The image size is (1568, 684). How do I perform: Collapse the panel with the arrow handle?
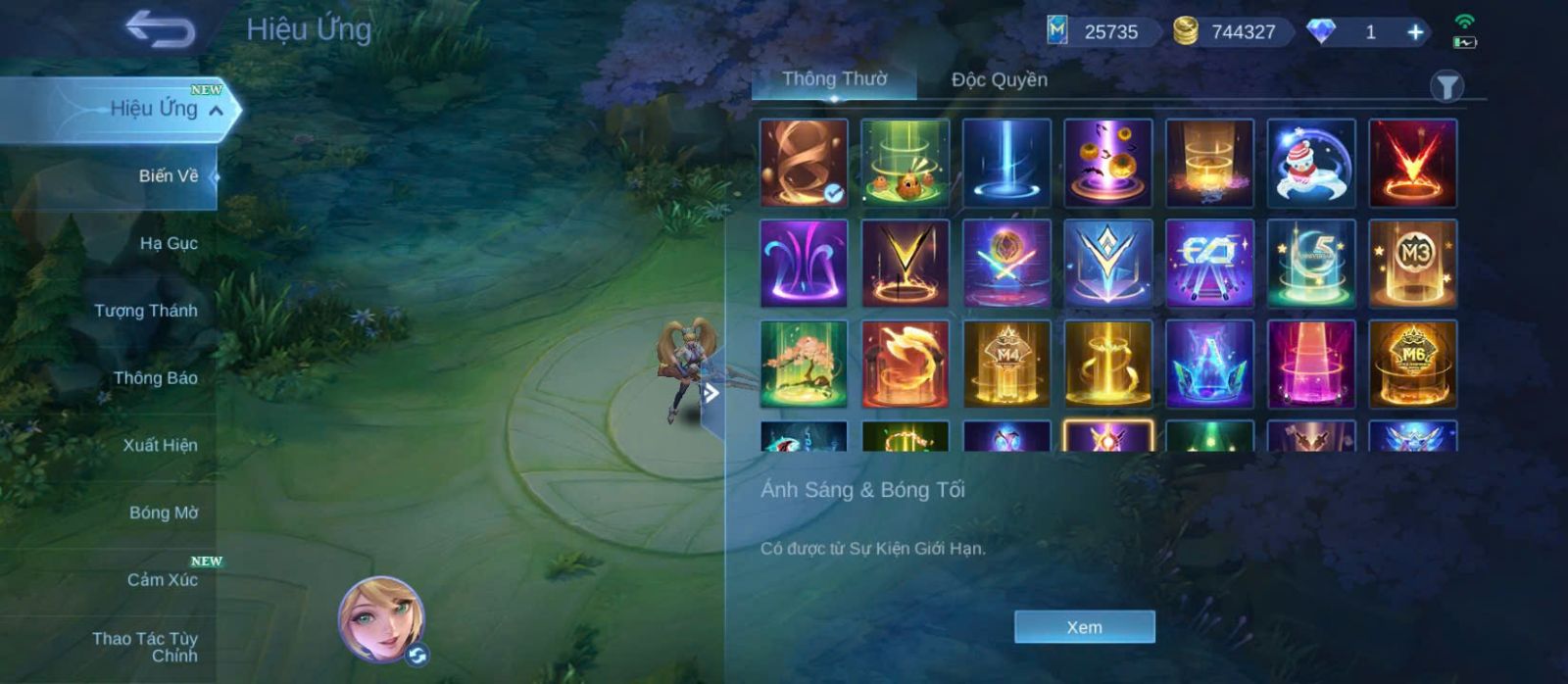click(x=712, y=394)
